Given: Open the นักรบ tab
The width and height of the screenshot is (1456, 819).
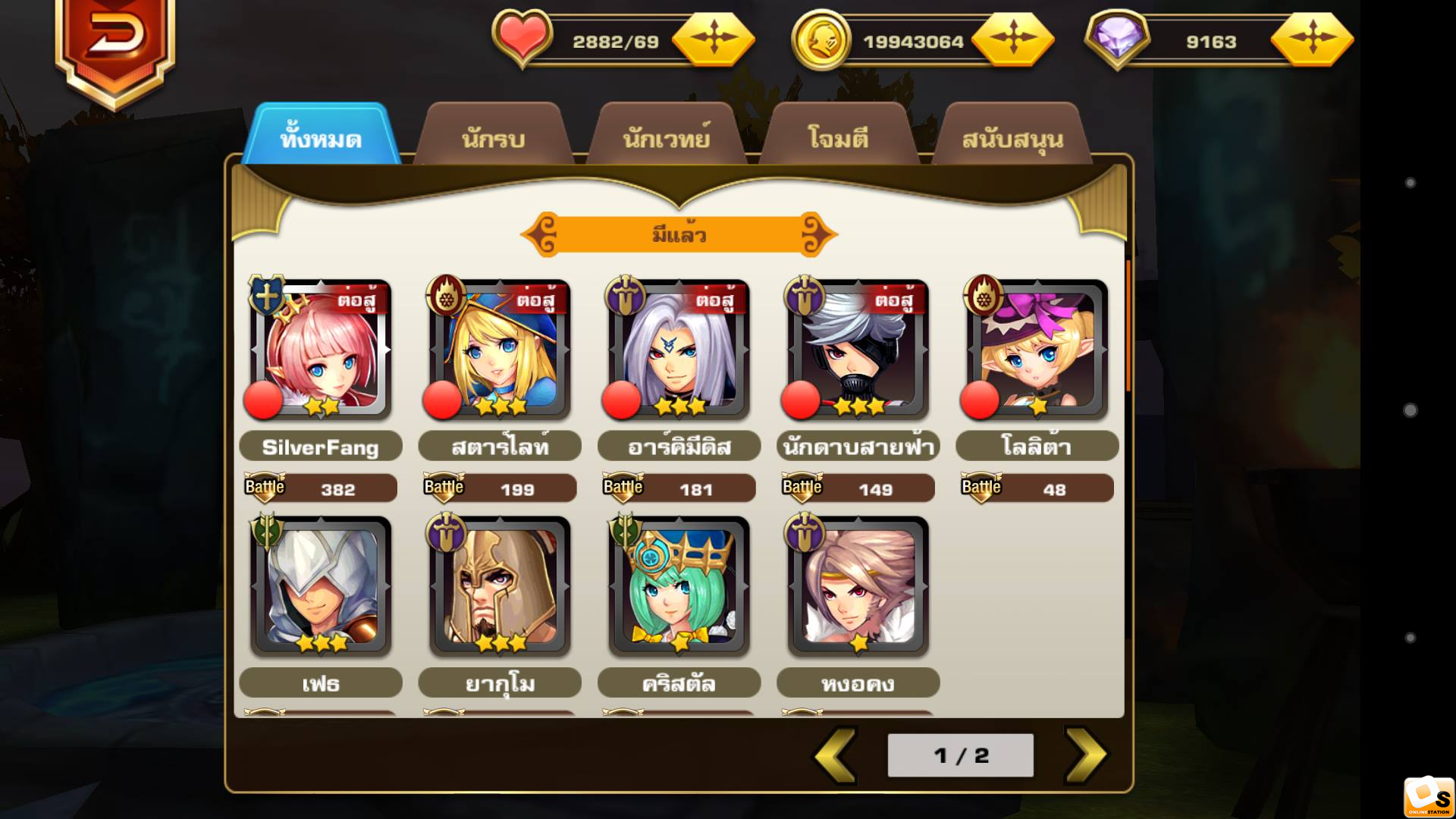Looking at the screenshot, I should pos(494,137).
